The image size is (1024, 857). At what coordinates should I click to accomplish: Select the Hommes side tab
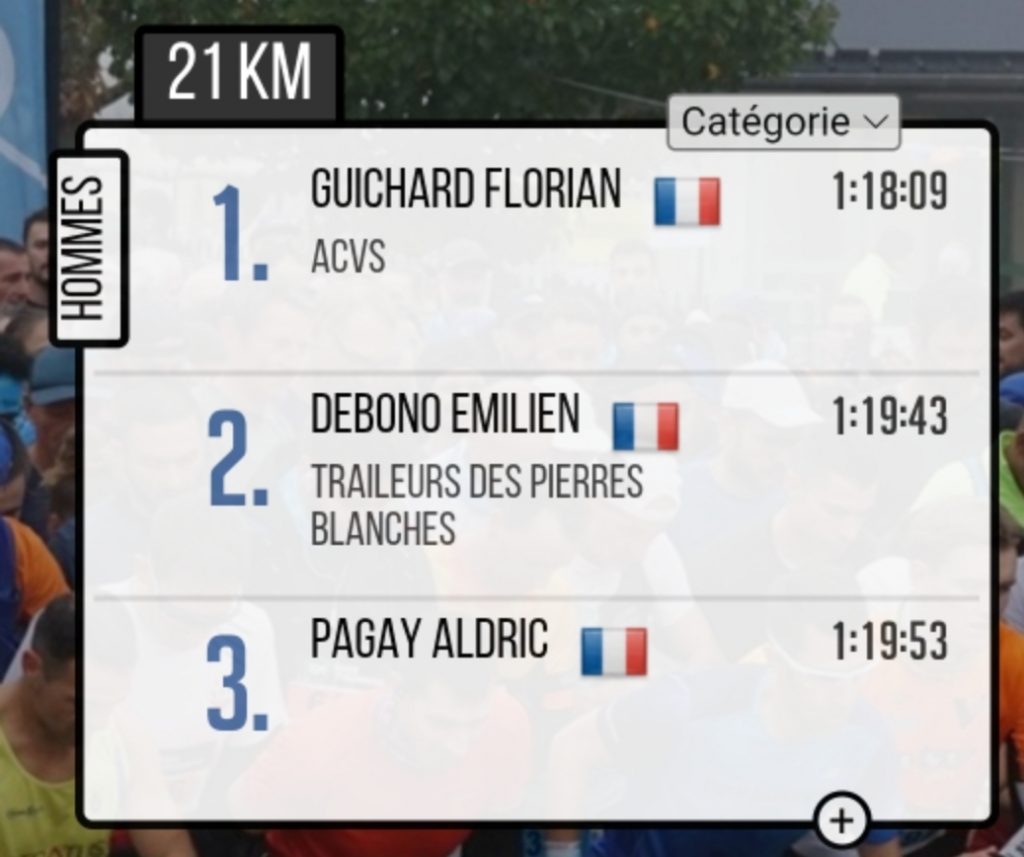pyautogui.click(x=89, y=248)
